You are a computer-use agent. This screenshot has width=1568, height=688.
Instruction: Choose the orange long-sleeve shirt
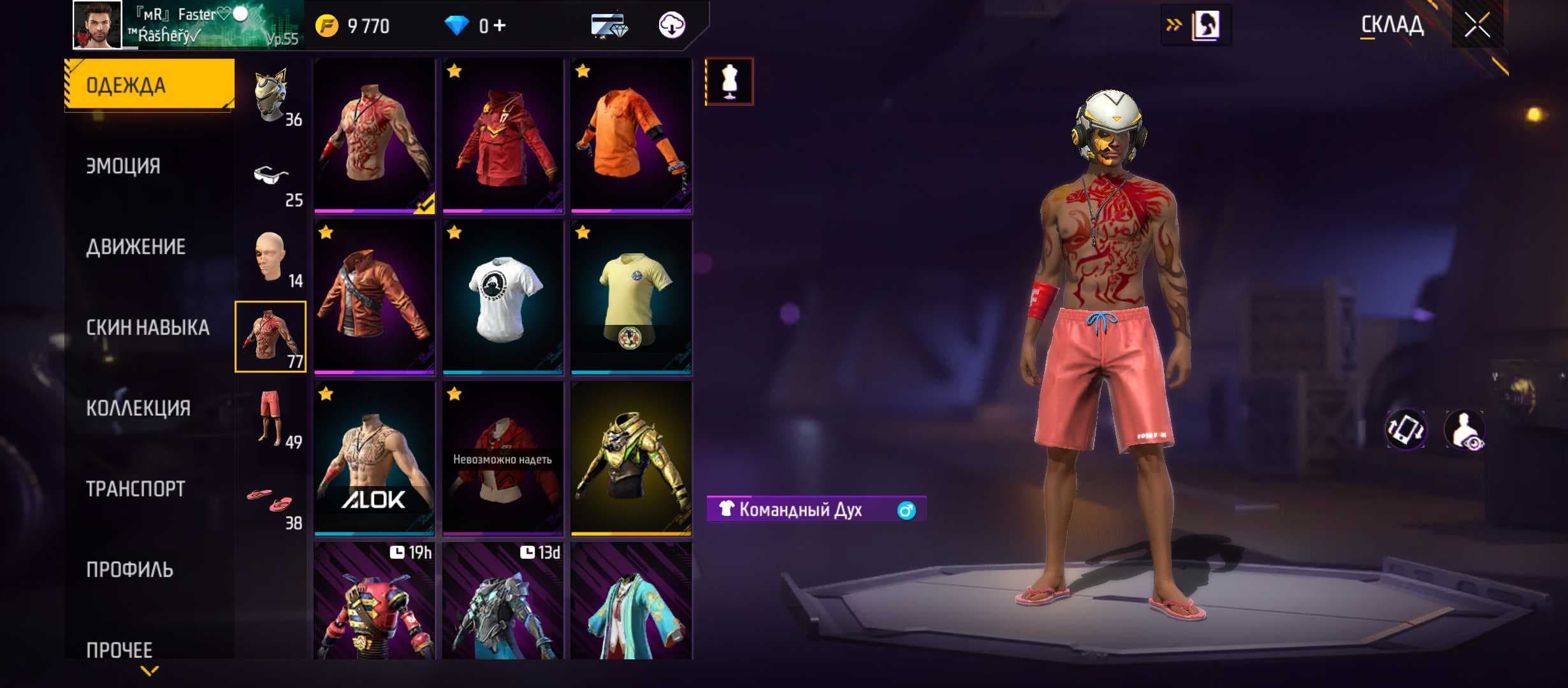click(x=631, y=136)
